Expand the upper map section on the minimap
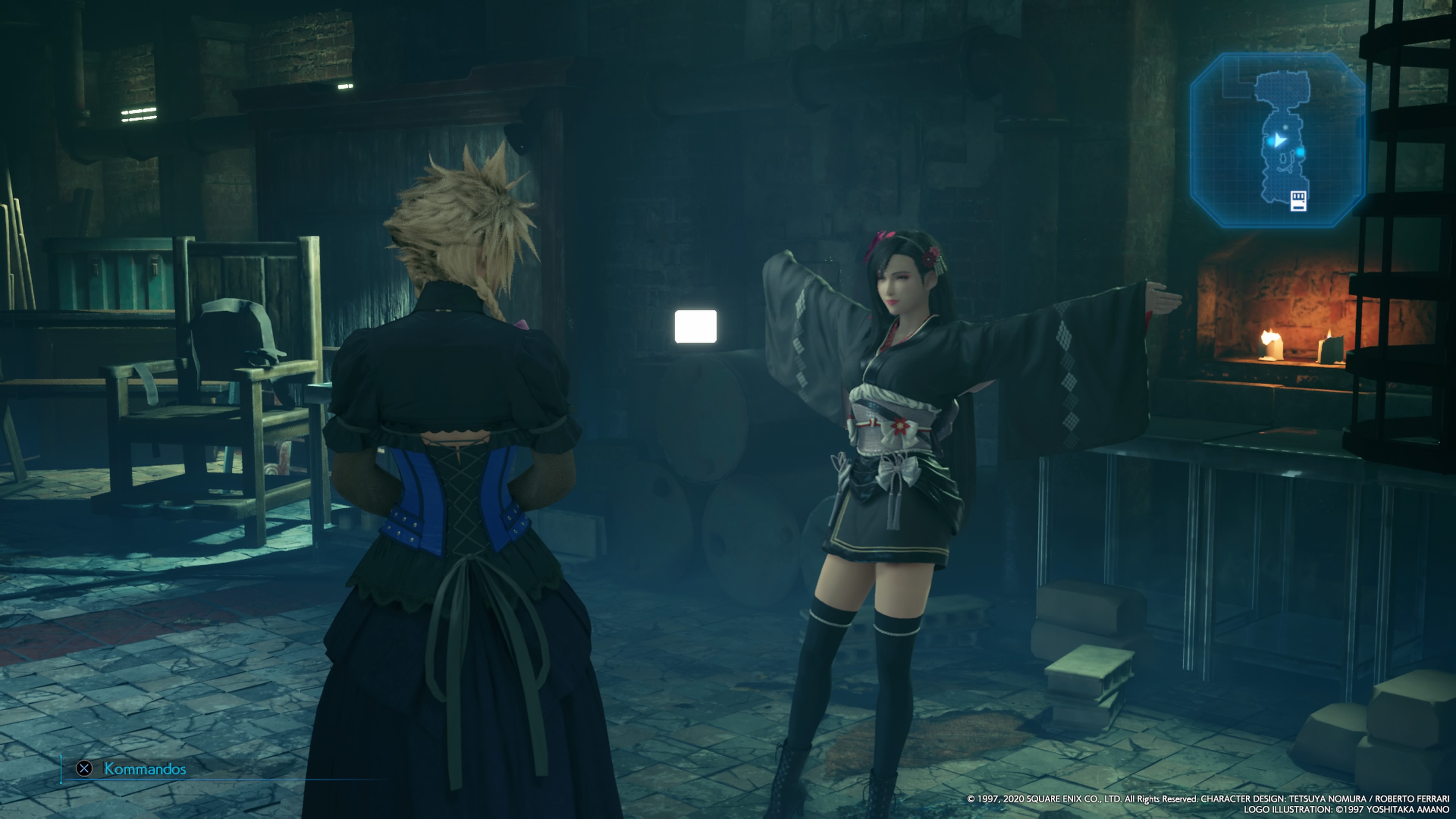Screen dimensions: 1456x819 coord(1282,87)
